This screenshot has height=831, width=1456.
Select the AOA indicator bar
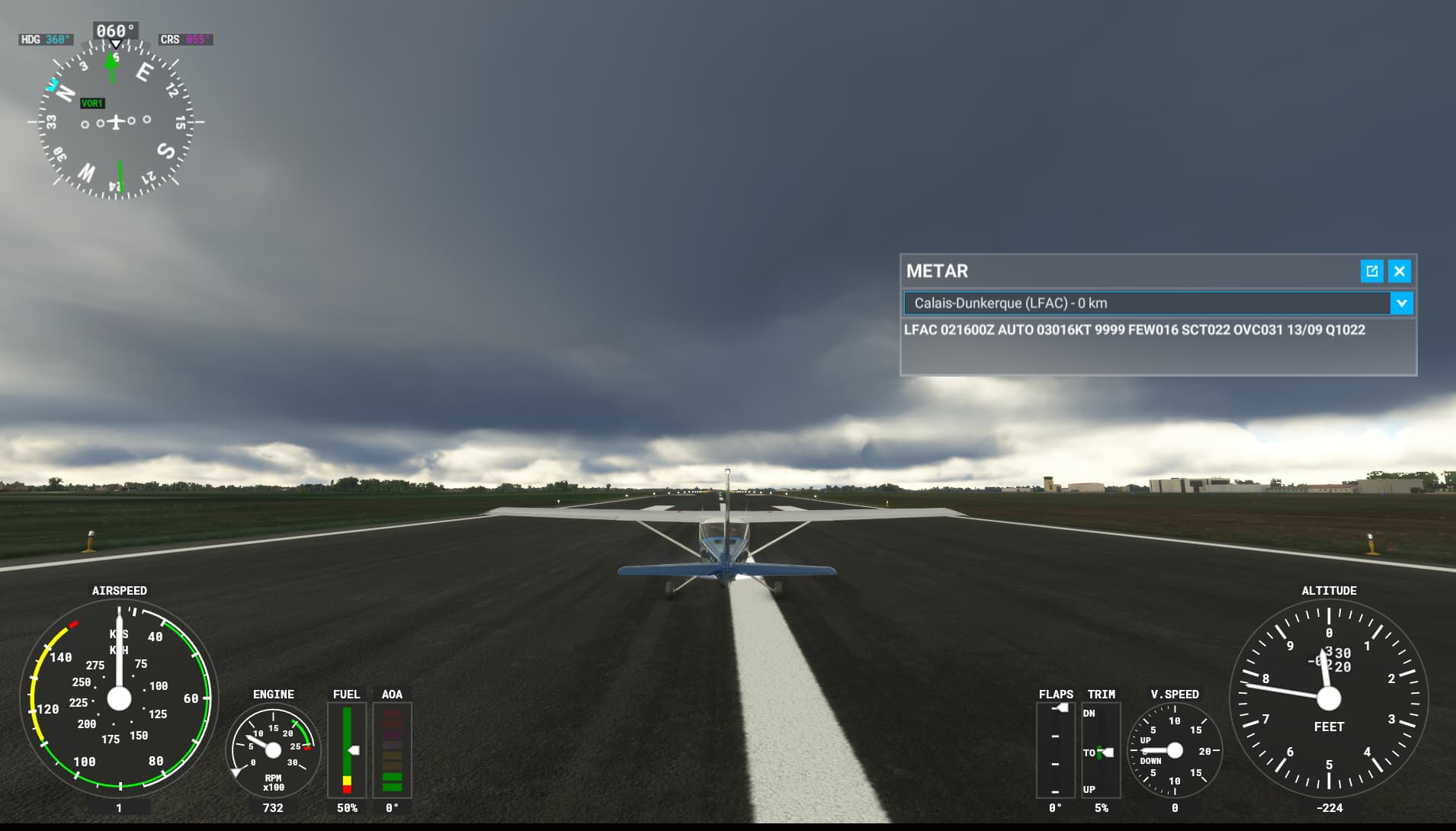(392, 751)
